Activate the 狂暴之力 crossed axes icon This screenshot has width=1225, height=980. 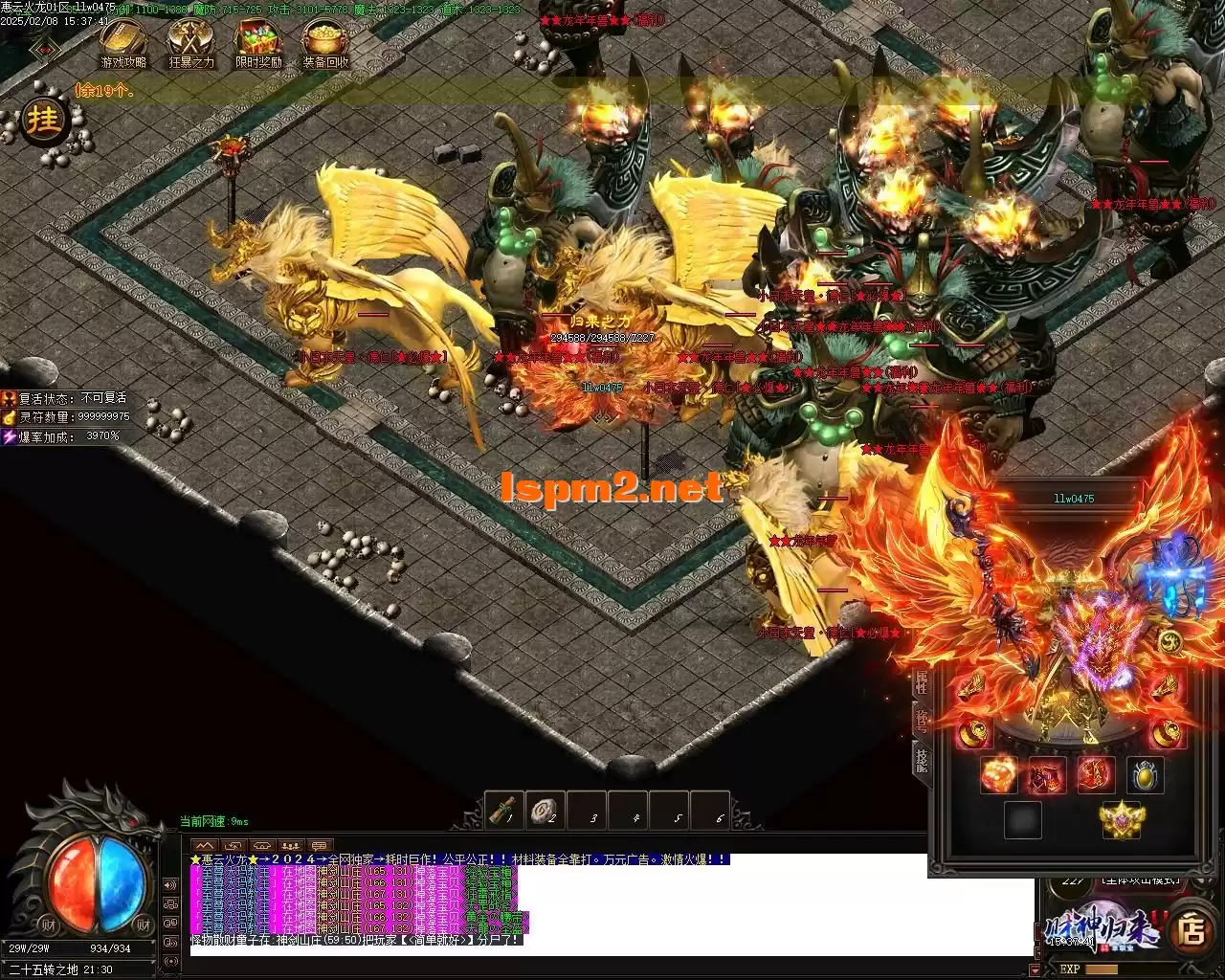tap(191, 42)
